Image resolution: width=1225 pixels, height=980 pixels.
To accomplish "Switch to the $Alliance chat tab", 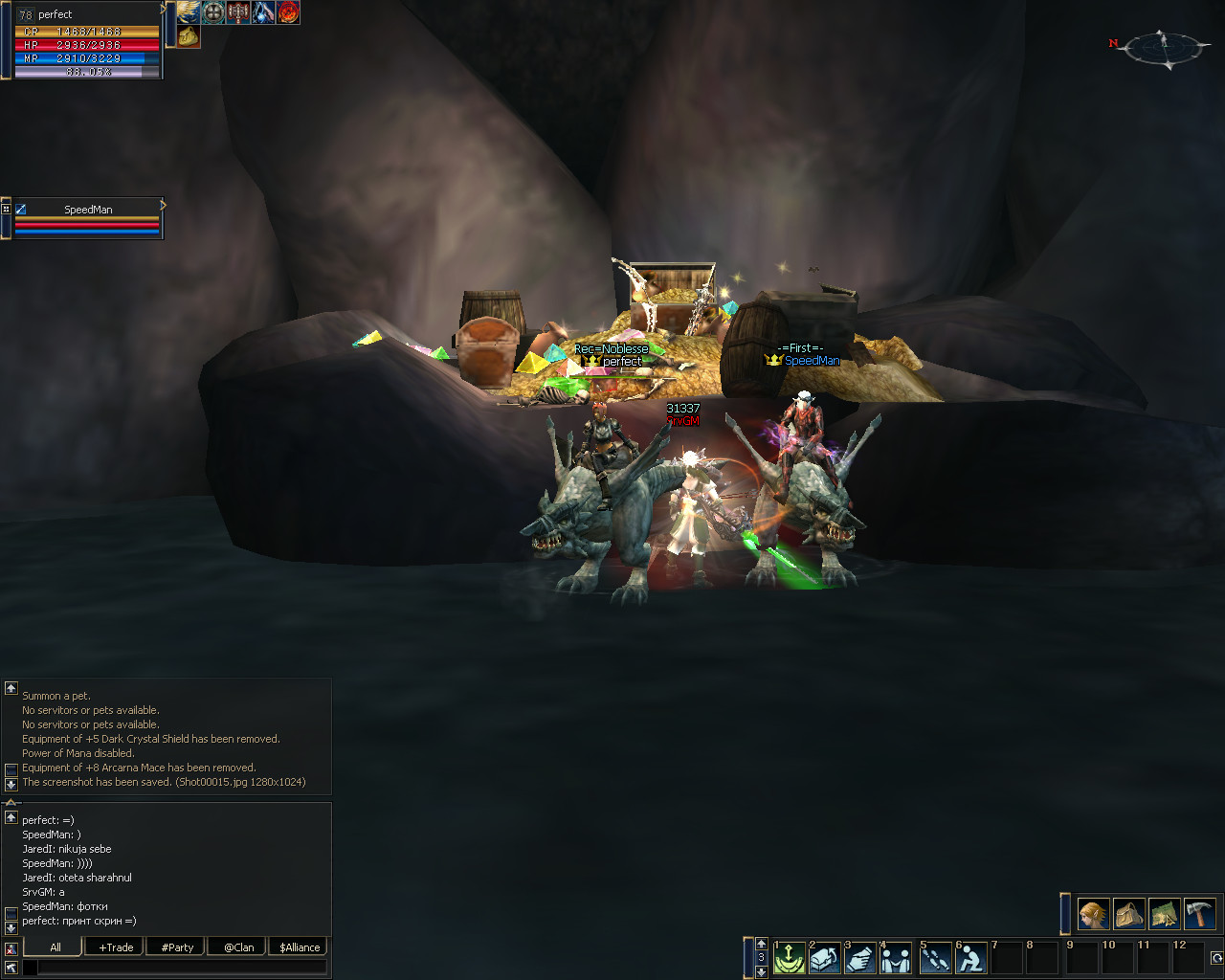I will [x=300, y=947].
